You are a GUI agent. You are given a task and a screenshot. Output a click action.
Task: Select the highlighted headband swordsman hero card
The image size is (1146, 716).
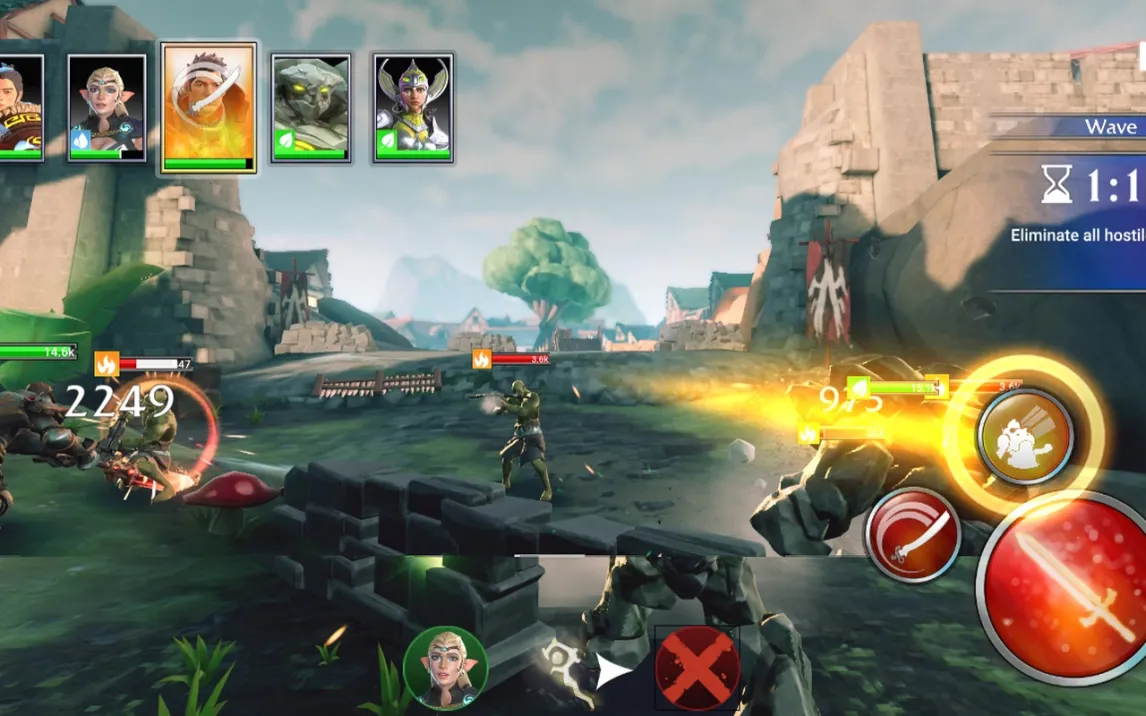209,107
